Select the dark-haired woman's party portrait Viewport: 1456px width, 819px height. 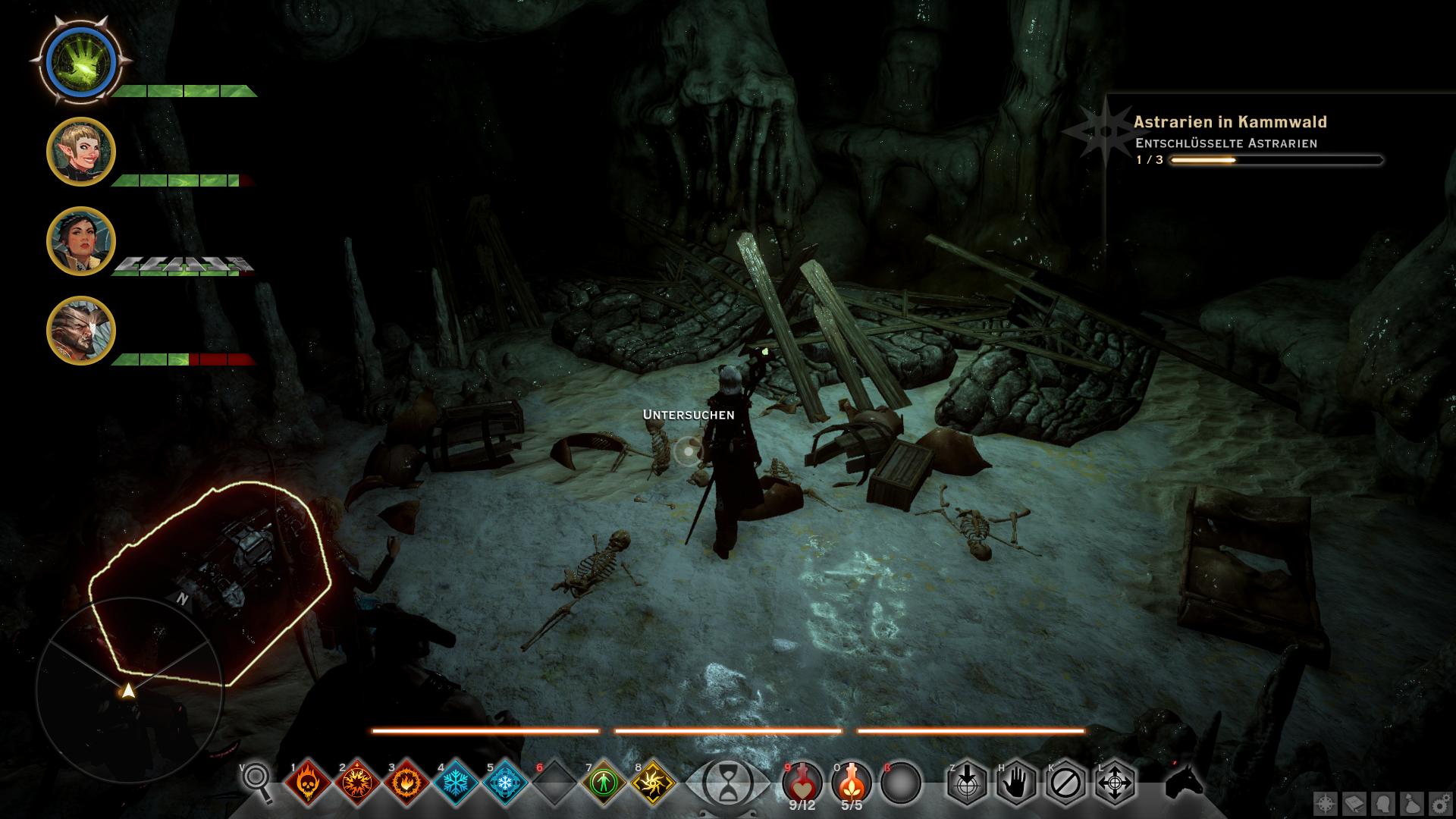[81, 241]
